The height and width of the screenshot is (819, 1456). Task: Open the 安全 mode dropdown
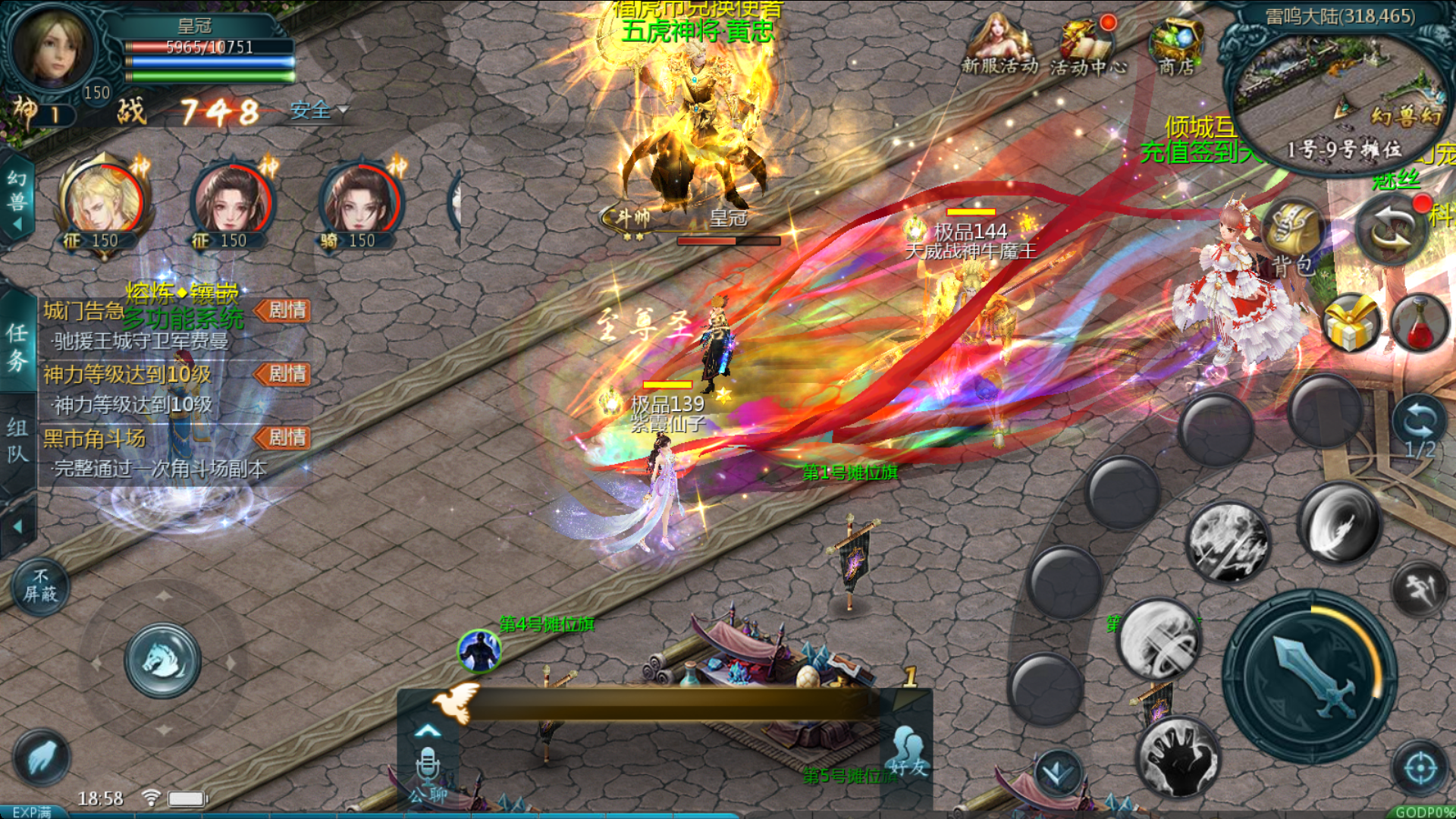[x=319, y=111]
